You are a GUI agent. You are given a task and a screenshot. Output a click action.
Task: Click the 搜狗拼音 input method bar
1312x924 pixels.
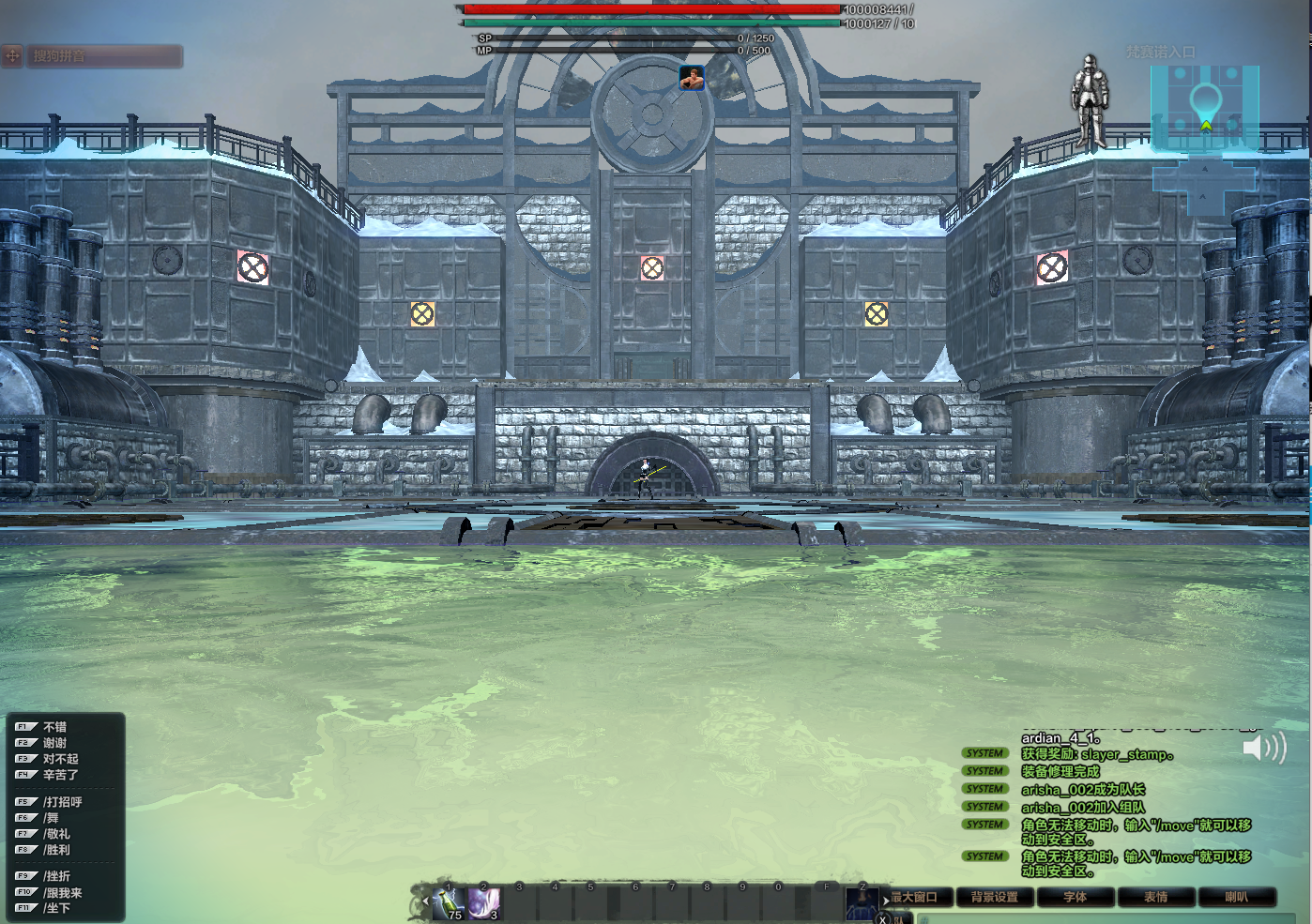click(x=92, y=56)
